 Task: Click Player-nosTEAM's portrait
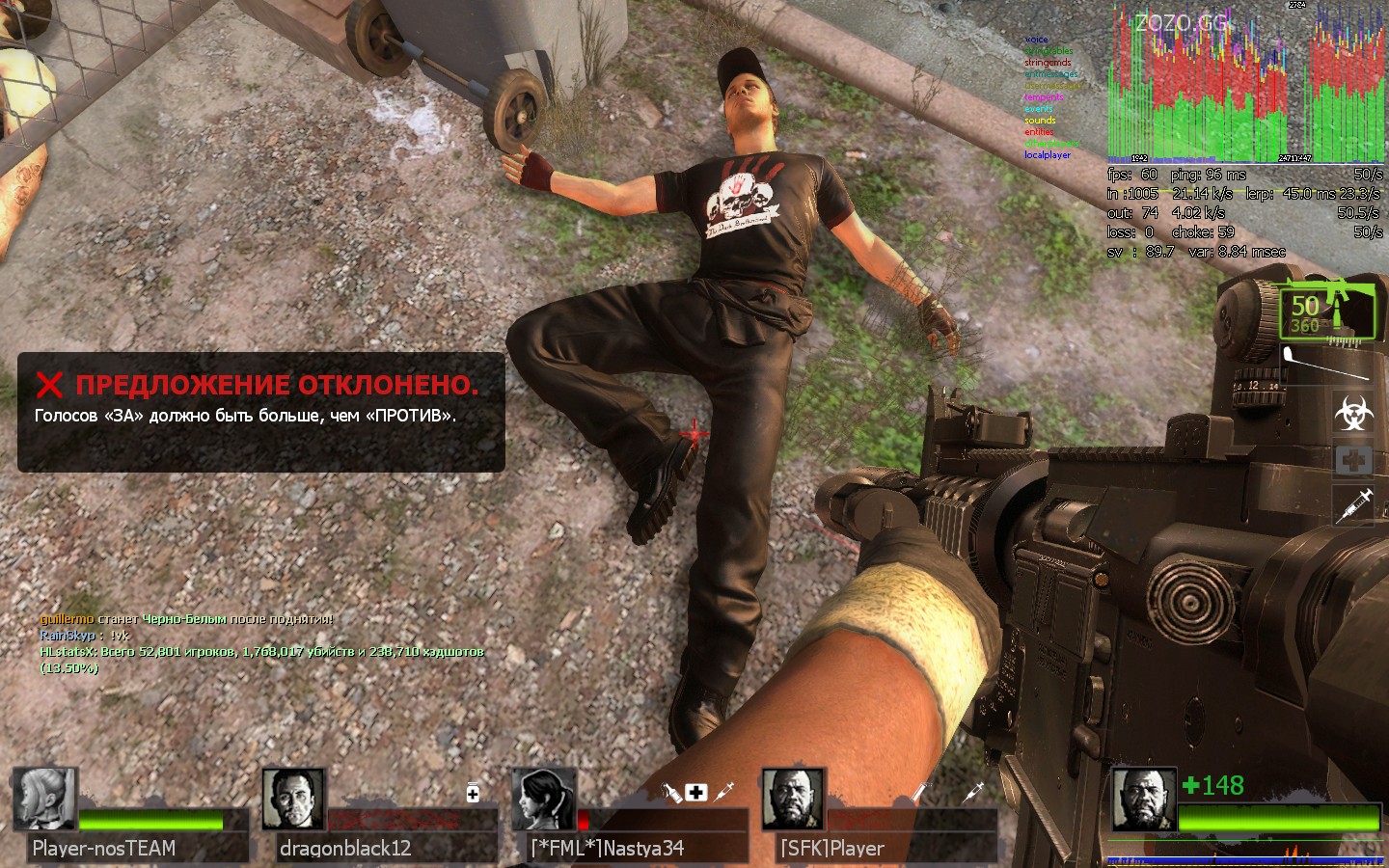click(44, 800)
